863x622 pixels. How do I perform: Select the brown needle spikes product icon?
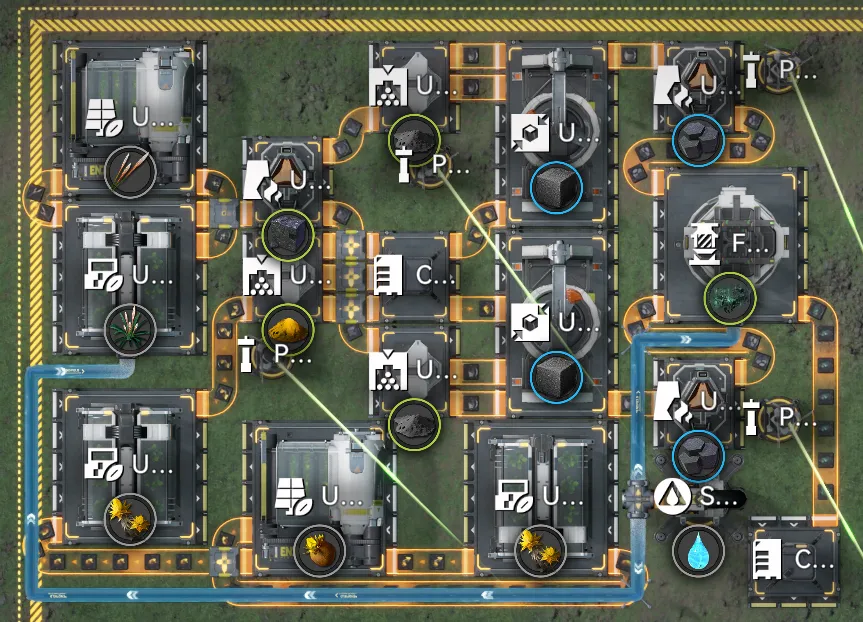click(x=130, y=172)
